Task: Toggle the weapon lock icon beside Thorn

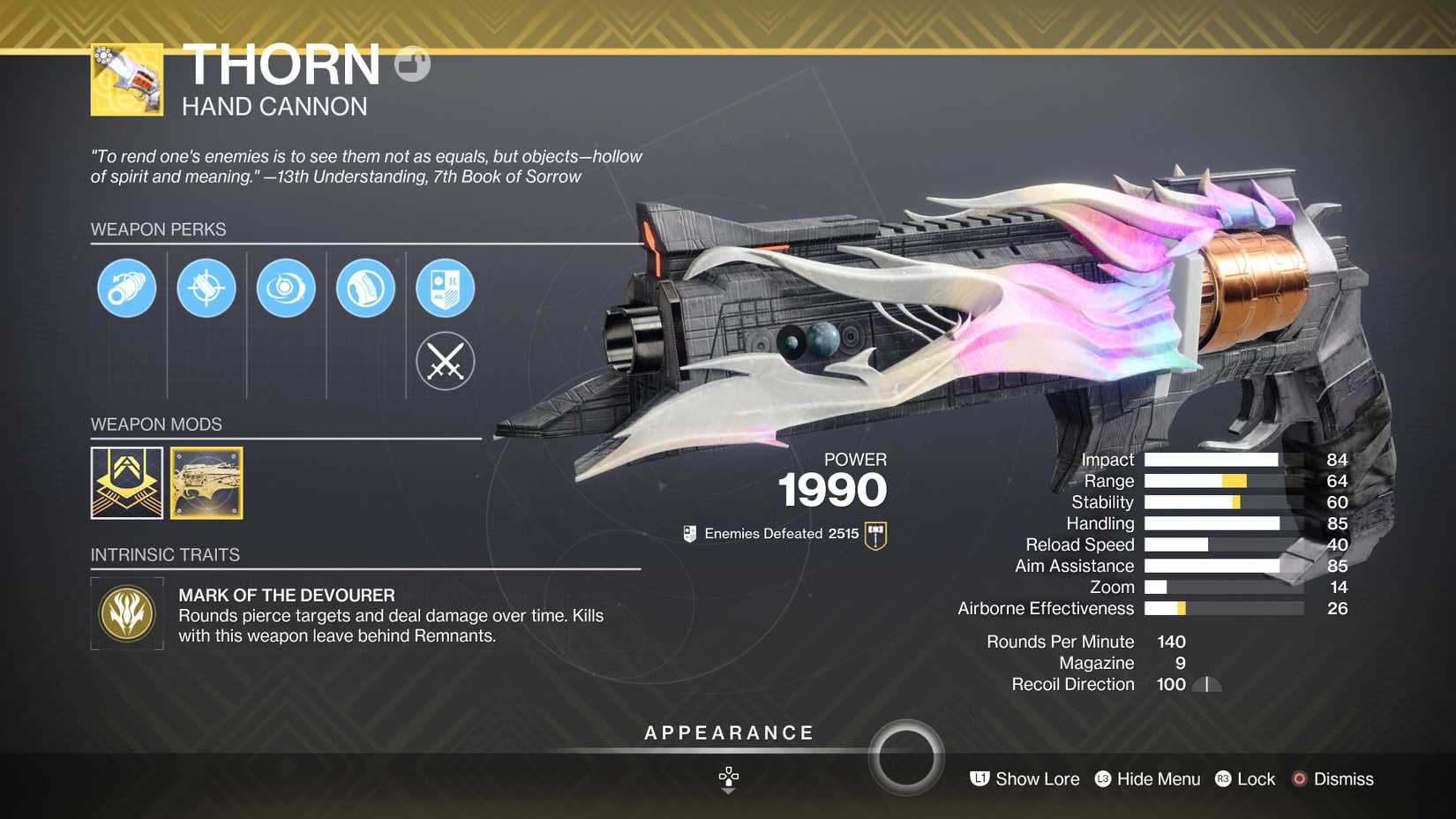Action: 411,64
